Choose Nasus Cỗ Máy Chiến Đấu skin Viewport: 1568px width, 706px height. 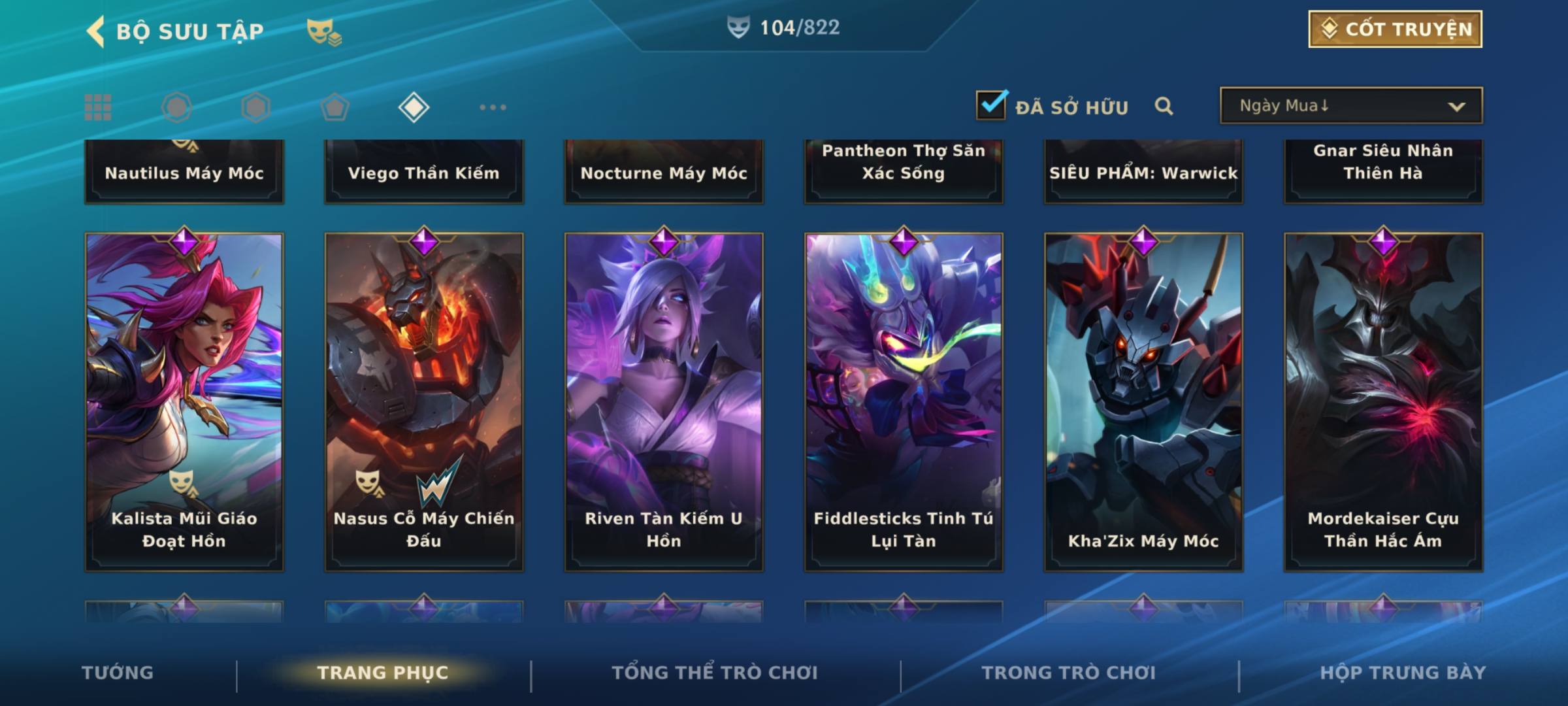pyautogui.click(x=424, y=401)
